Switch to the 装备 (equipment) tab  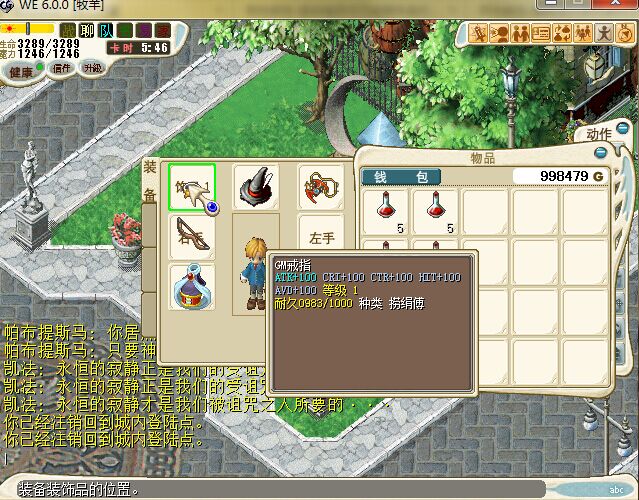[150, 180]
